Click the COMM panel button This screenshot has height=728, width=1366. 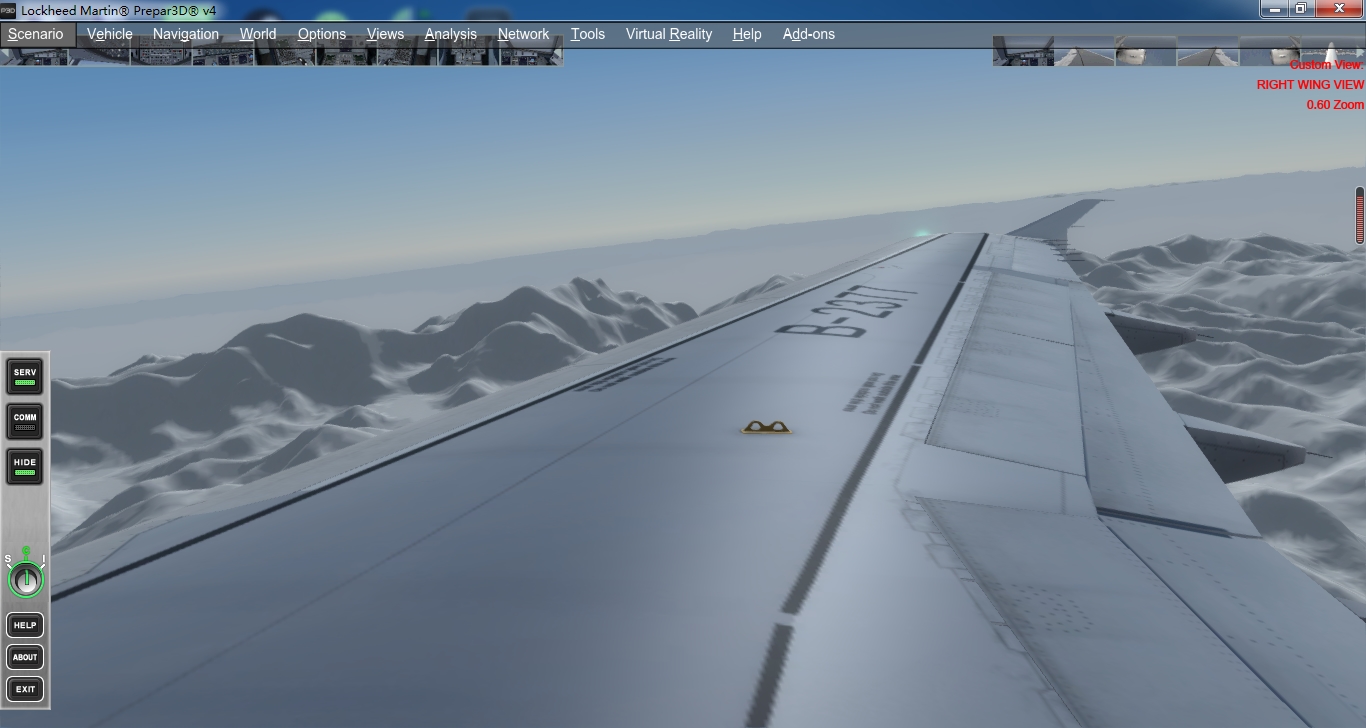point(25,421)
